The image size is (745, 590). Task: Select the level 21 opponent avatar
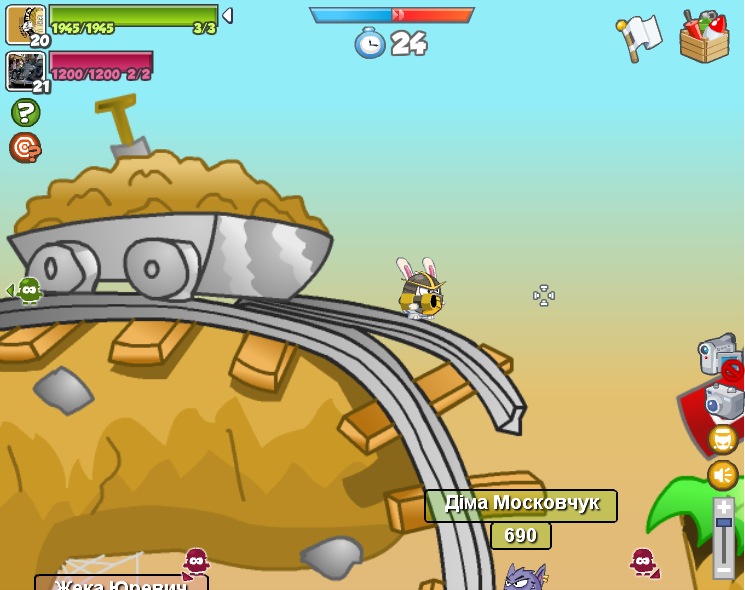[24, 71]
